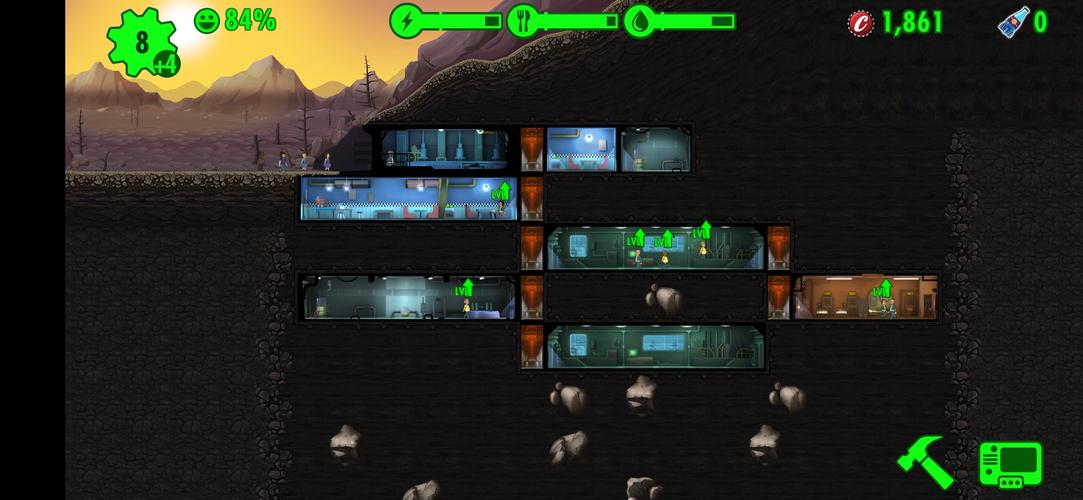Open the Pip-Boy menu
This screenshot has width=1083, height=500.
click(x=1010, y=465)
